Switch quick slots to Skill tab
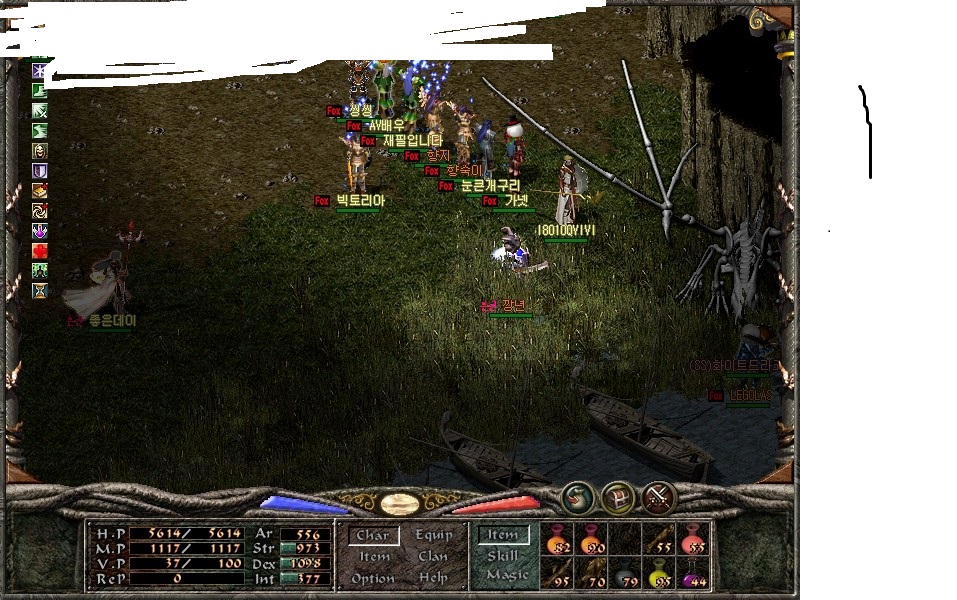This screenshot has width=957, height=600. [502, 555]
